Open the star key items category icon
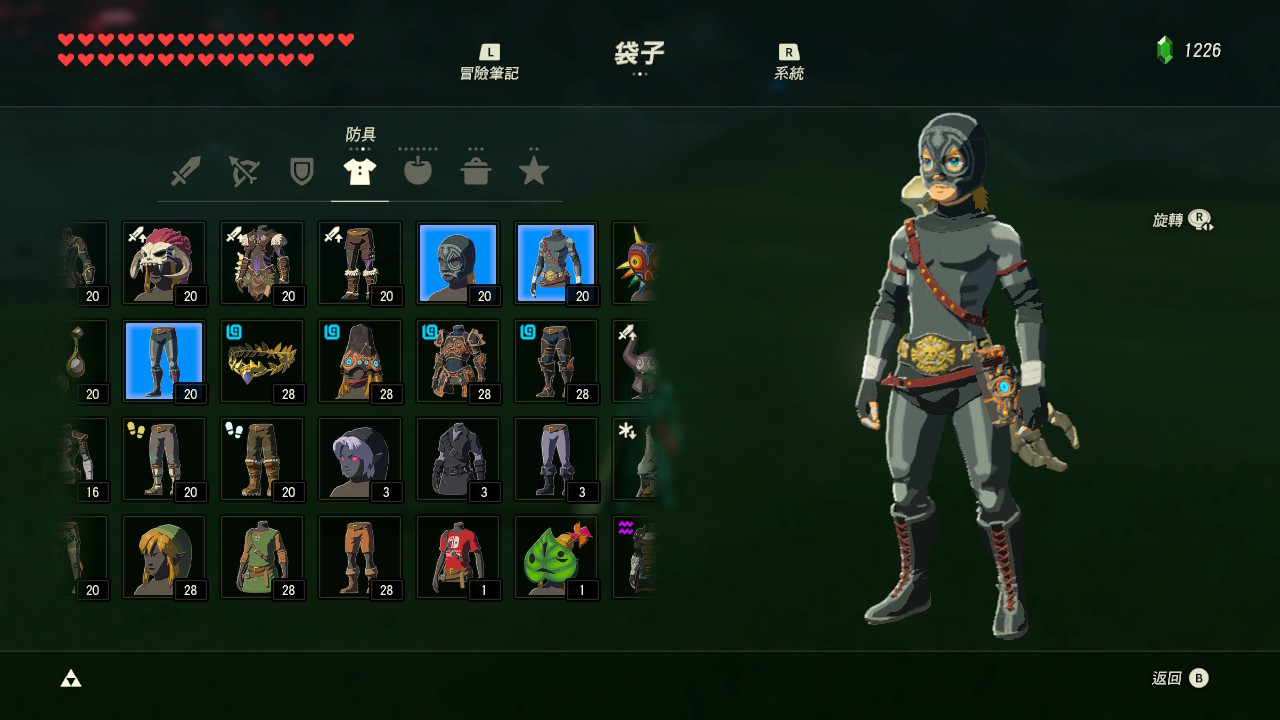The height and width of the screenshot is (720, 1280). click(533, 170)
